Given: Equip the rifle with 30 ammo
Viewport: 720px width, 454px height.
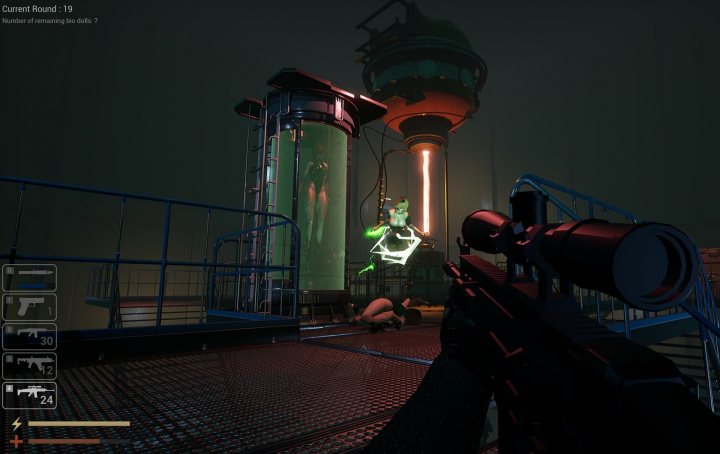Looking at the screenshot, I should pos(29,336).
